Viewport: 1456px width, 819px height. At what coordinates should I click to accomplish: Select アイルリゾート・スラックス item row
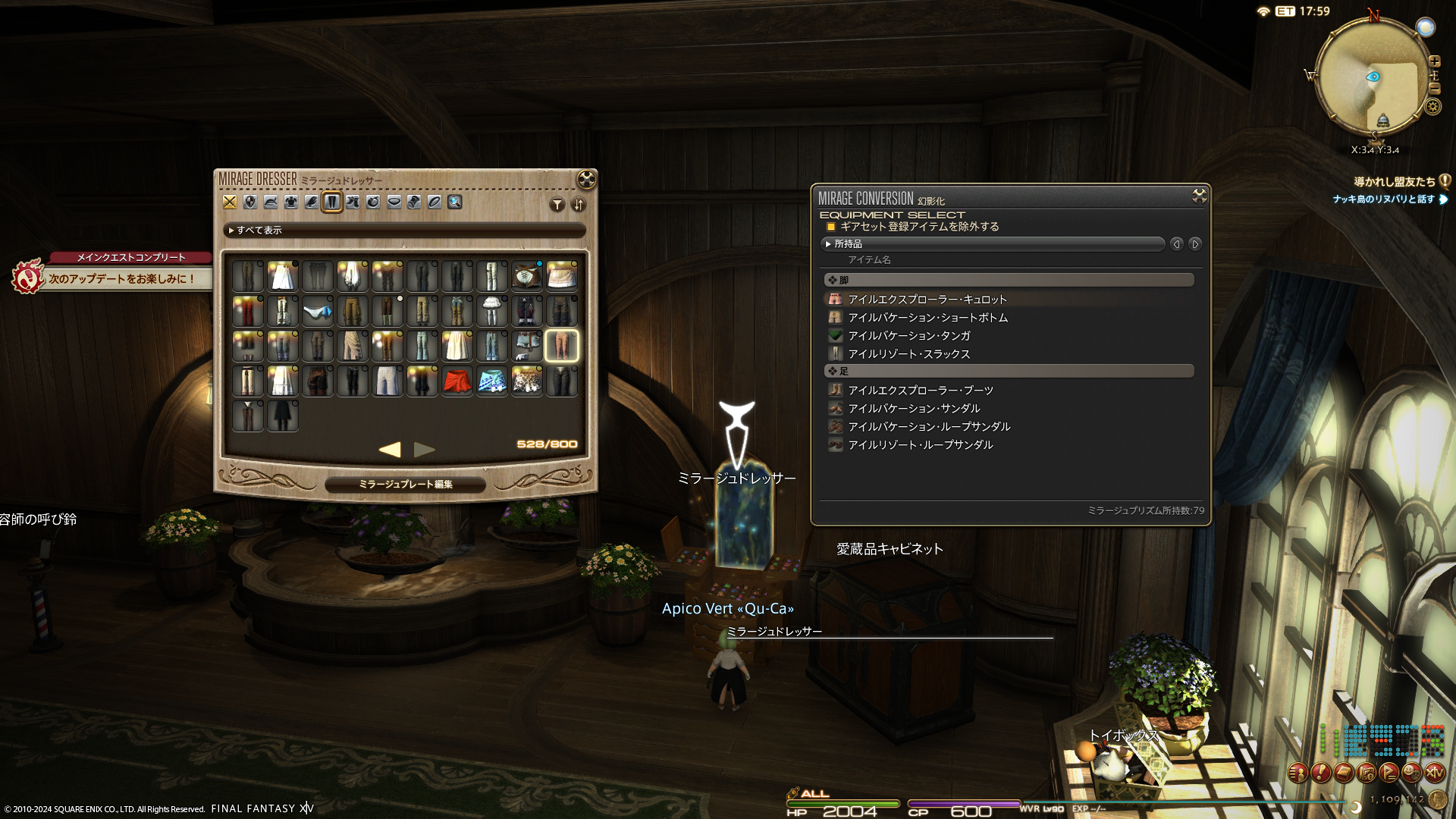pyautogui.click(x=908, y=354)
